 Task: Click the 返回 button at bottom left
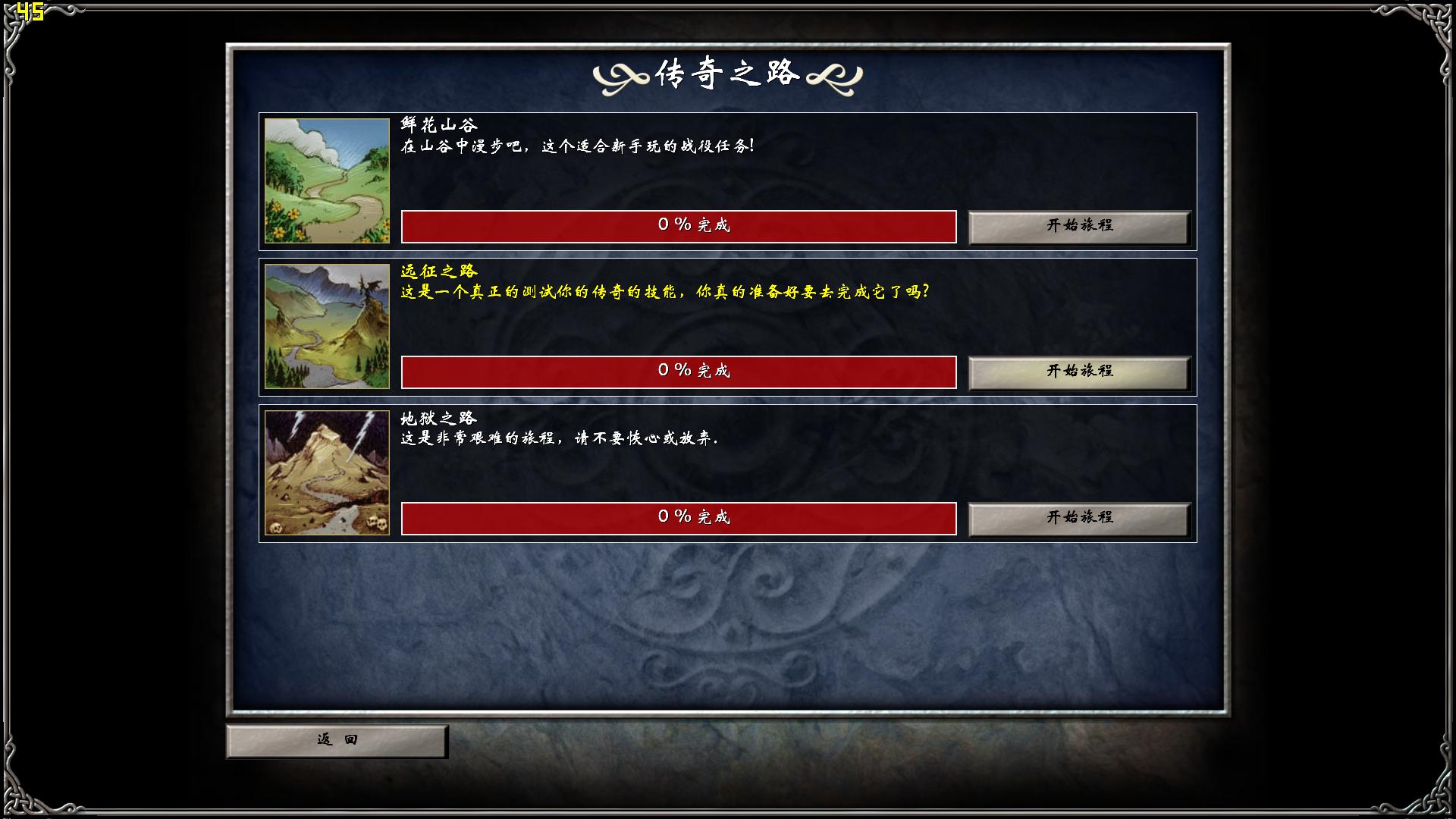coord(337,739)
